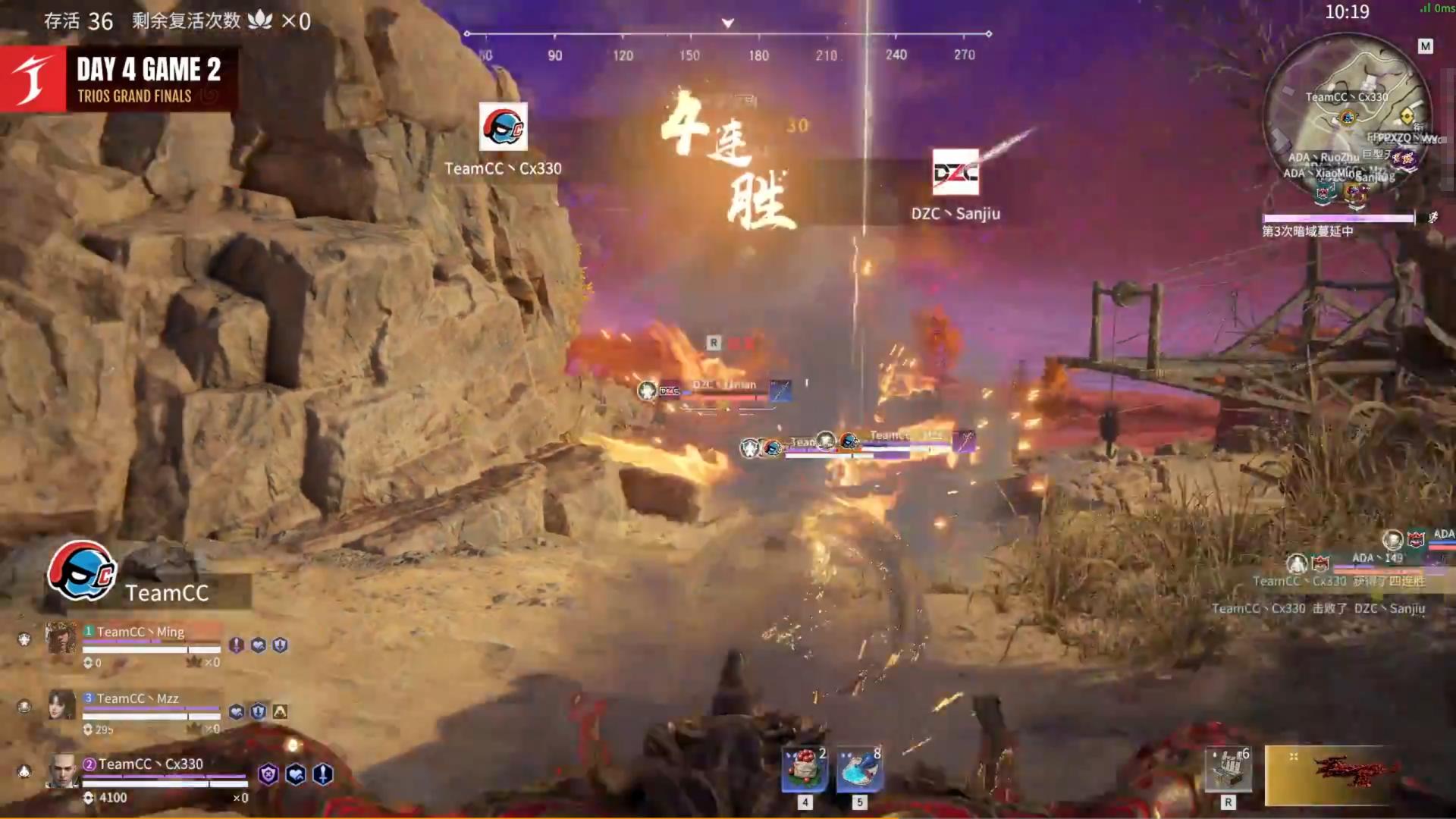Select teammate TeamCC Mzz's portrait
Image resolution: width=1456 pixels, height=819 pixels.
[x=61, y=705]
